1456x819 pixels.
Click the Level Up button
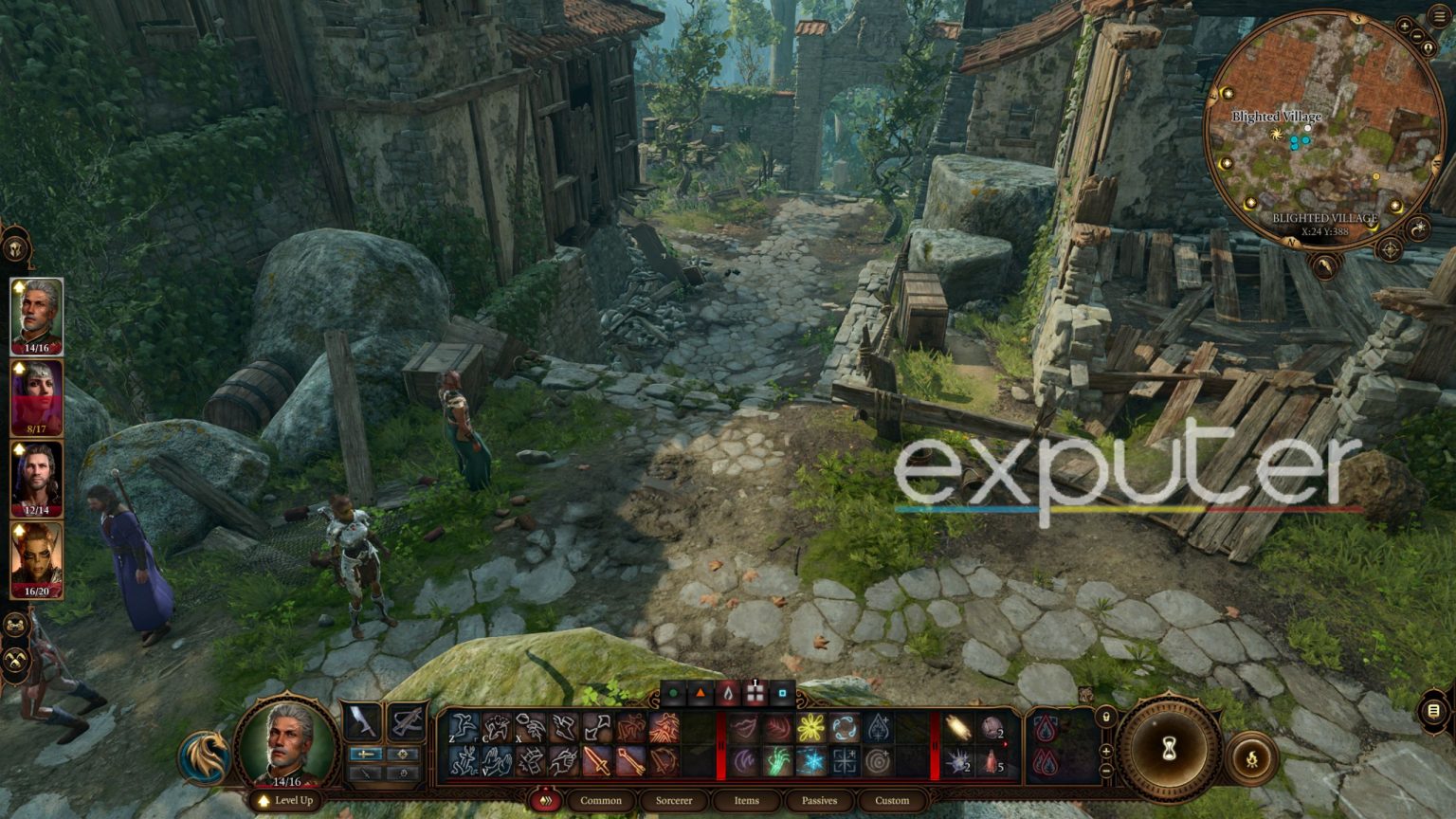(286, 801)
